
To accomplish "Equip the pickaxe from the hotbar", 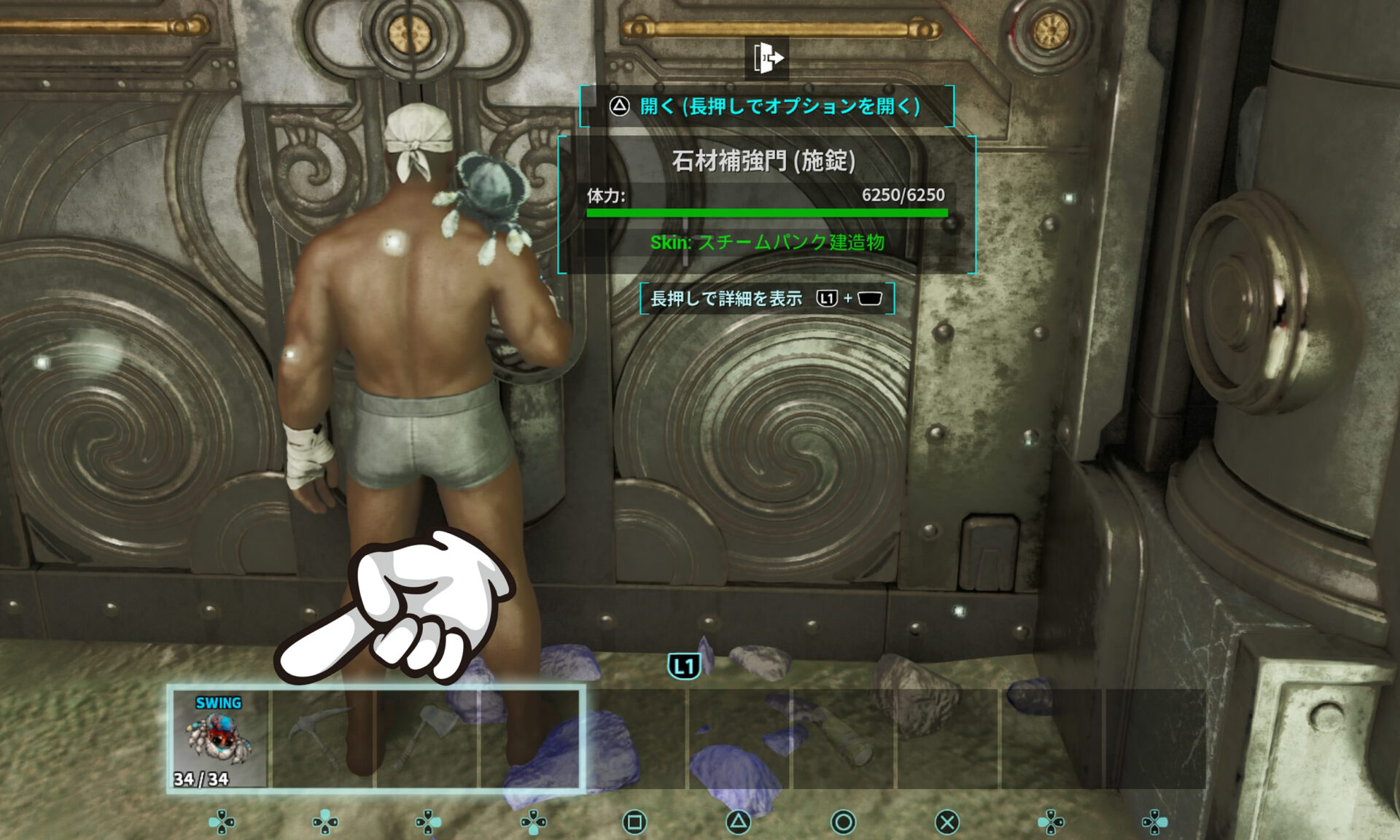I will 322,739.
